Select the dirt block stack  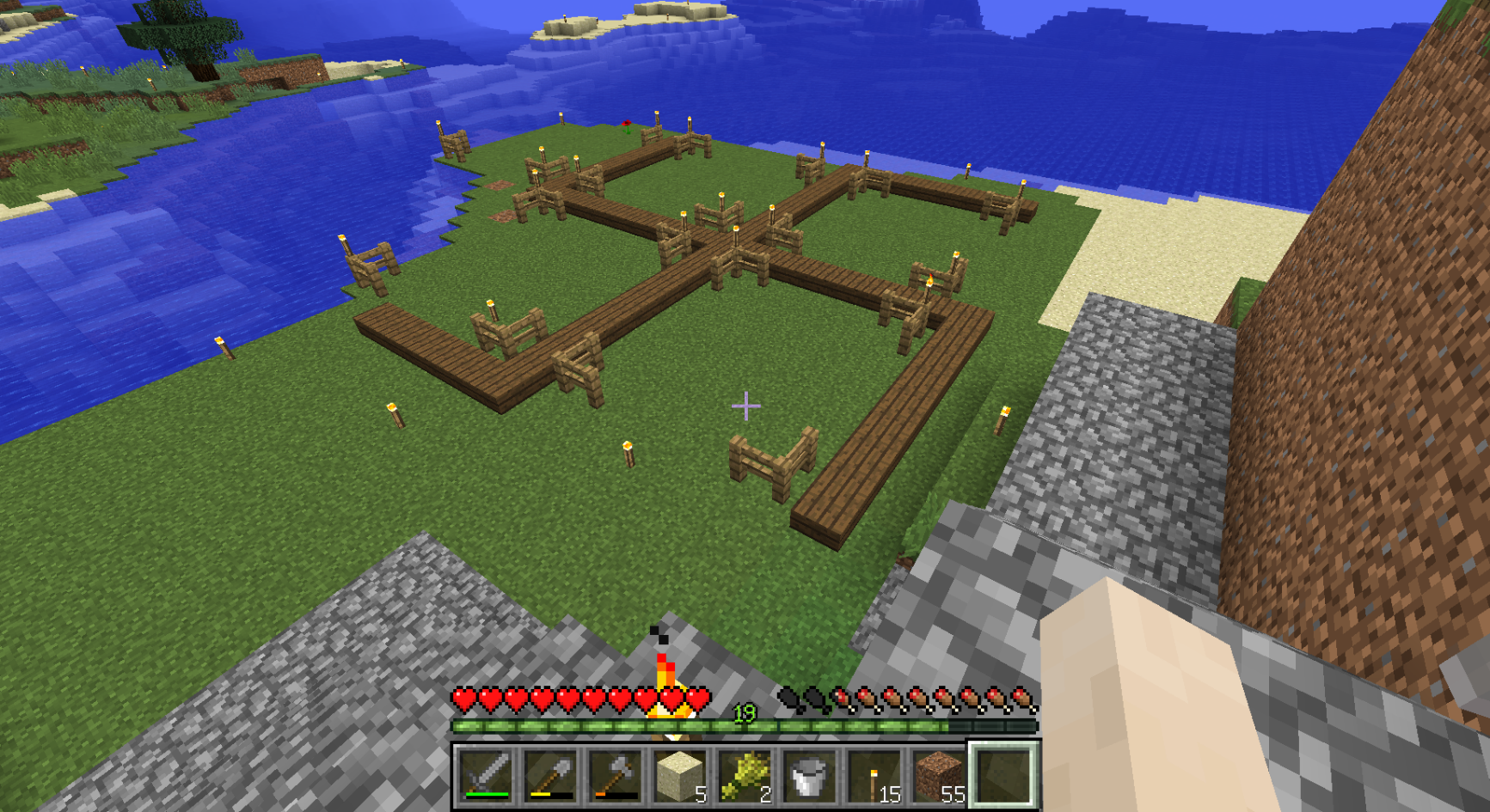(938, 774)
